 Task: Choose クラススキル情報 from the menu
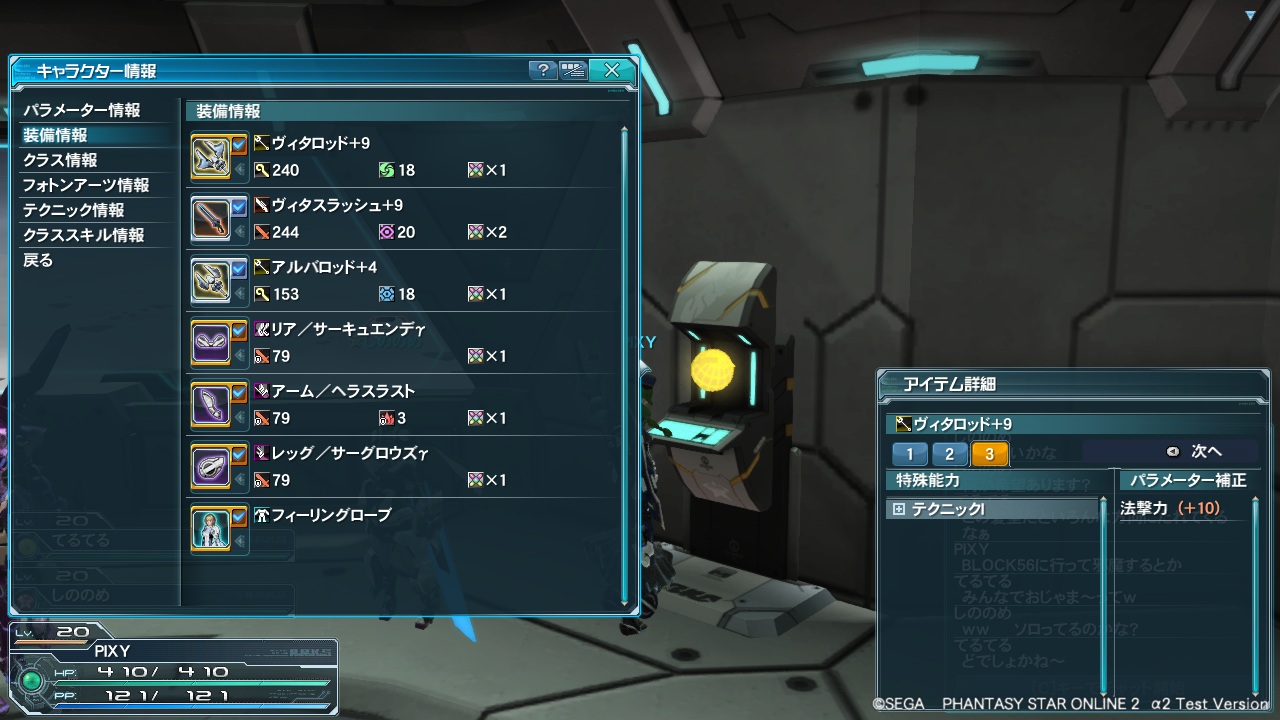84,235
